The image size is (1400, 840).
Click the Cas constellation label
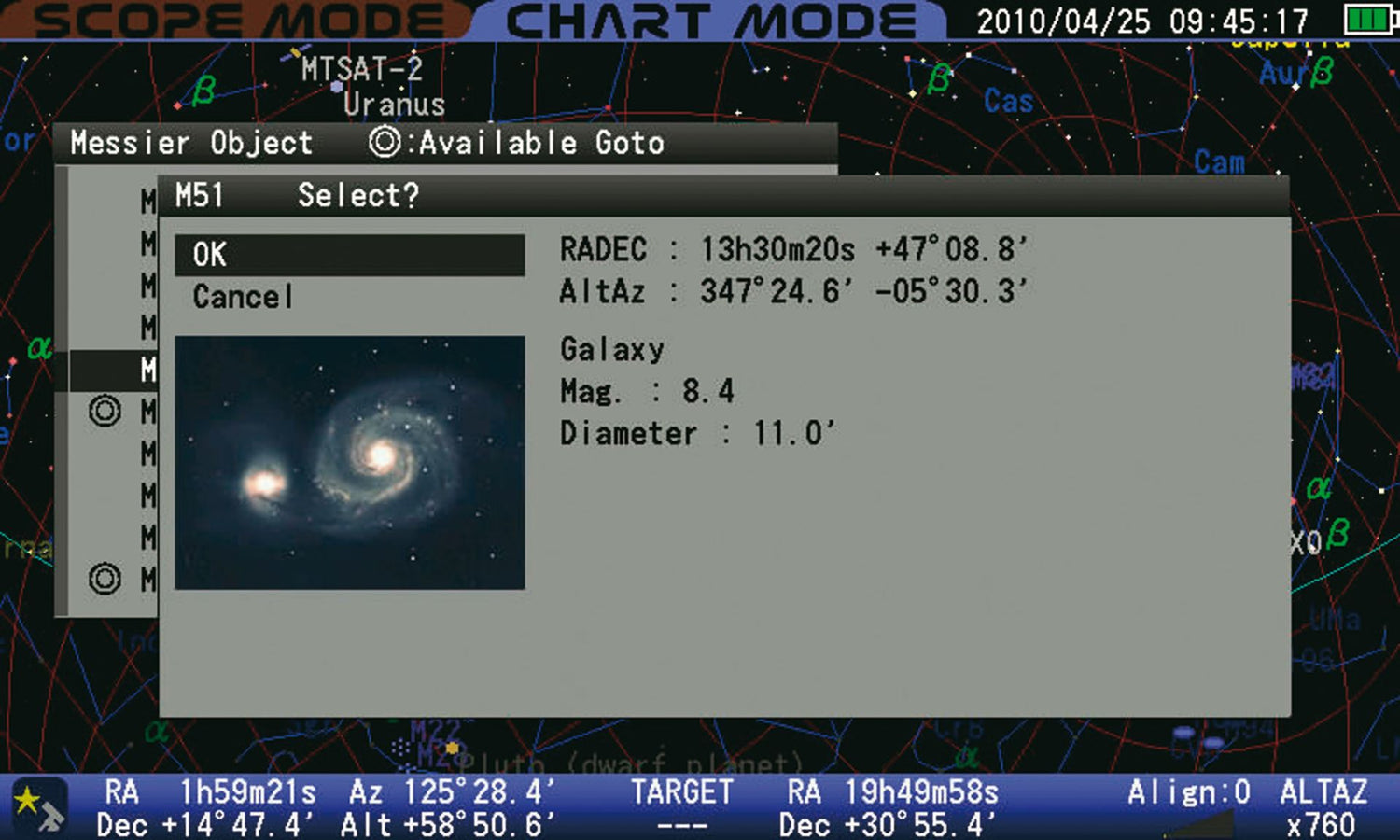click(x=1010, y=101)
